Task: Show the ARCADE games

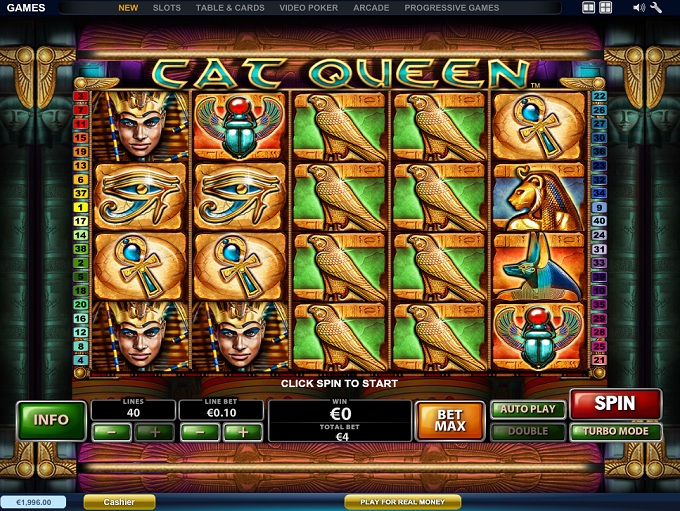Action: point(371,8)
